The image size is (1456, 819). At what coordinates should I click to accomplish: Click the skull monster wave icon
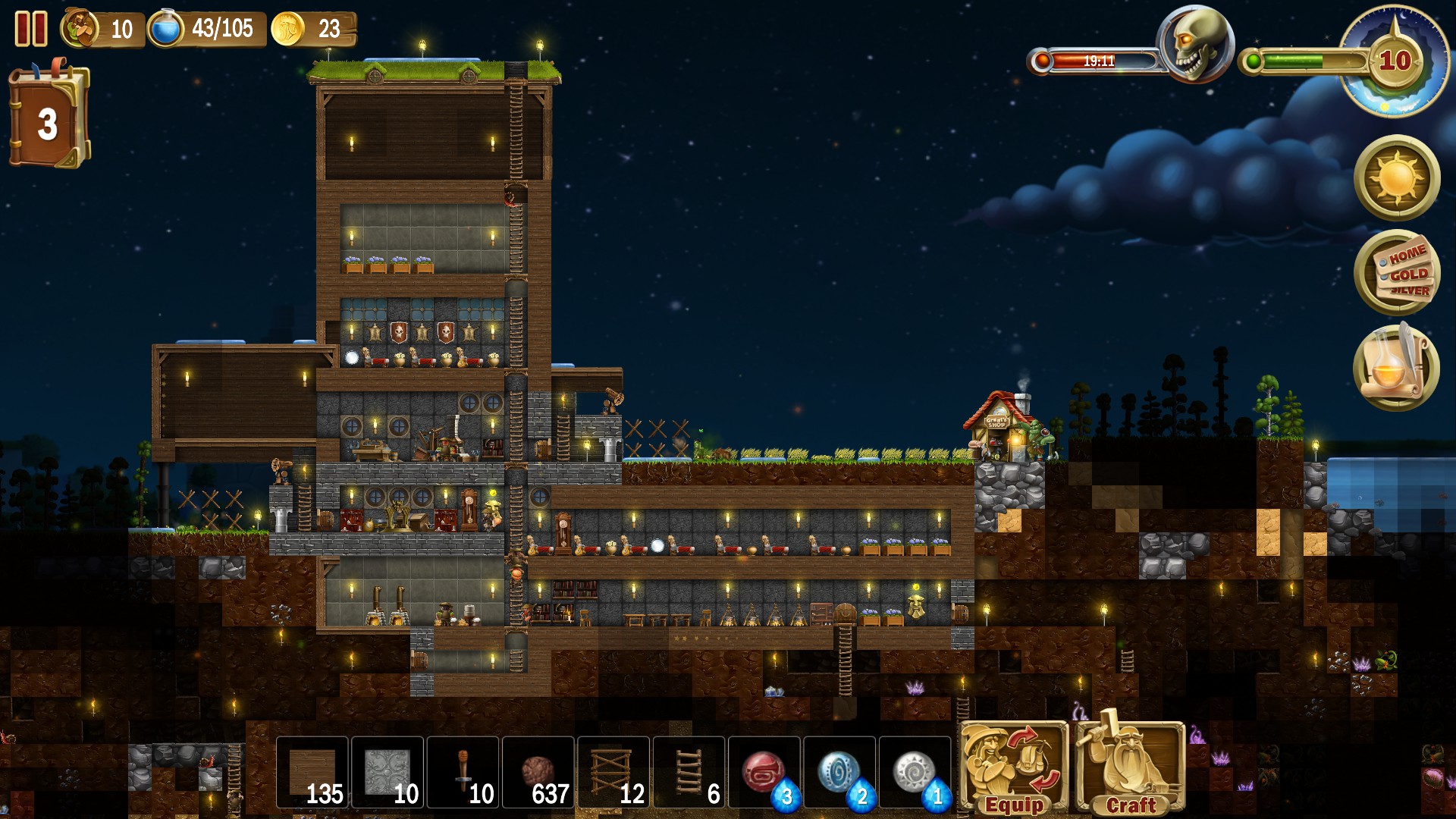click(x=1195, y=44)
